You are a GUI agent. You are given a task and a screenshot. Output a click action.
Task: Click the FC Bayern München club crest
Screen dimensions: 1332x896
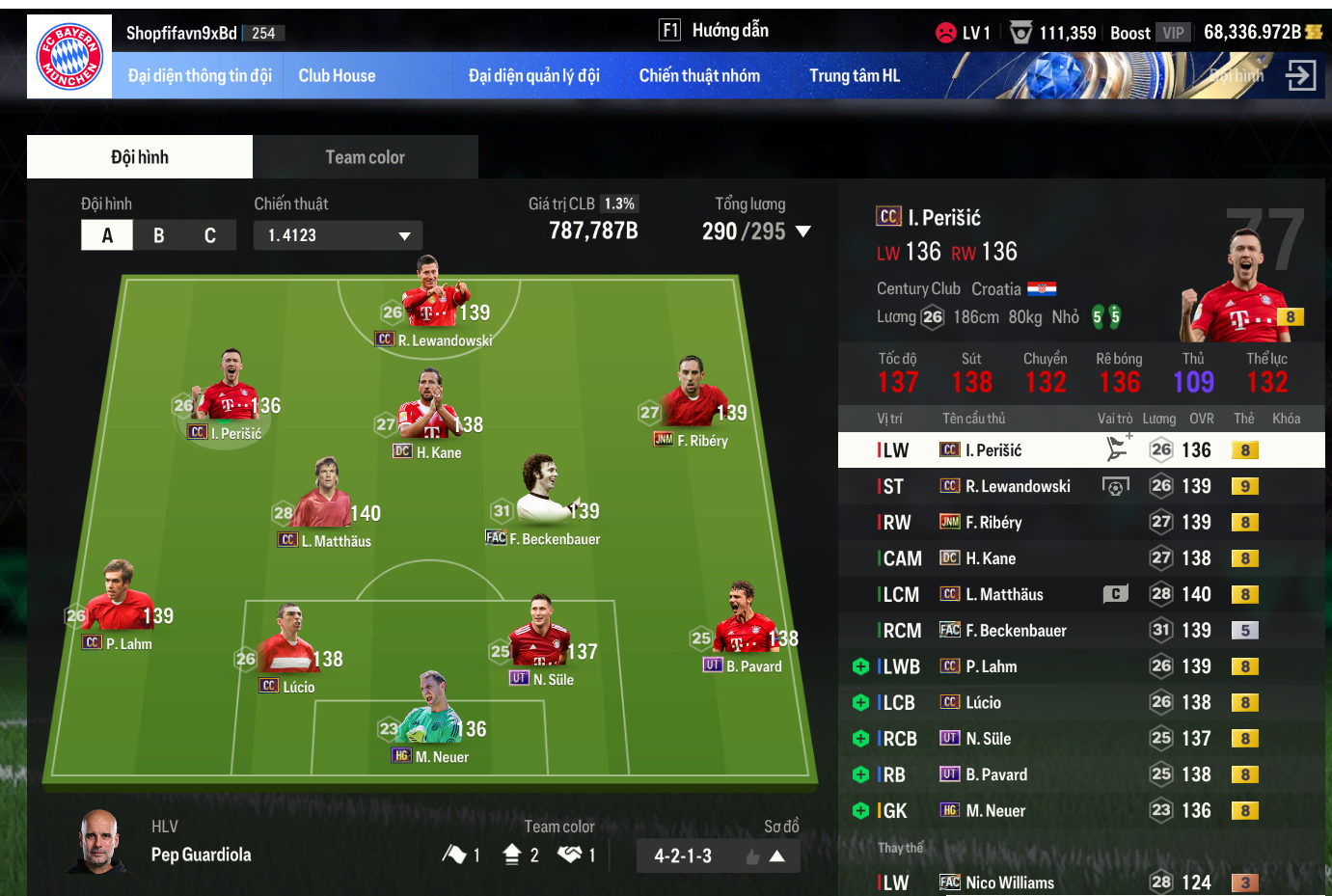tap(69, 57)
